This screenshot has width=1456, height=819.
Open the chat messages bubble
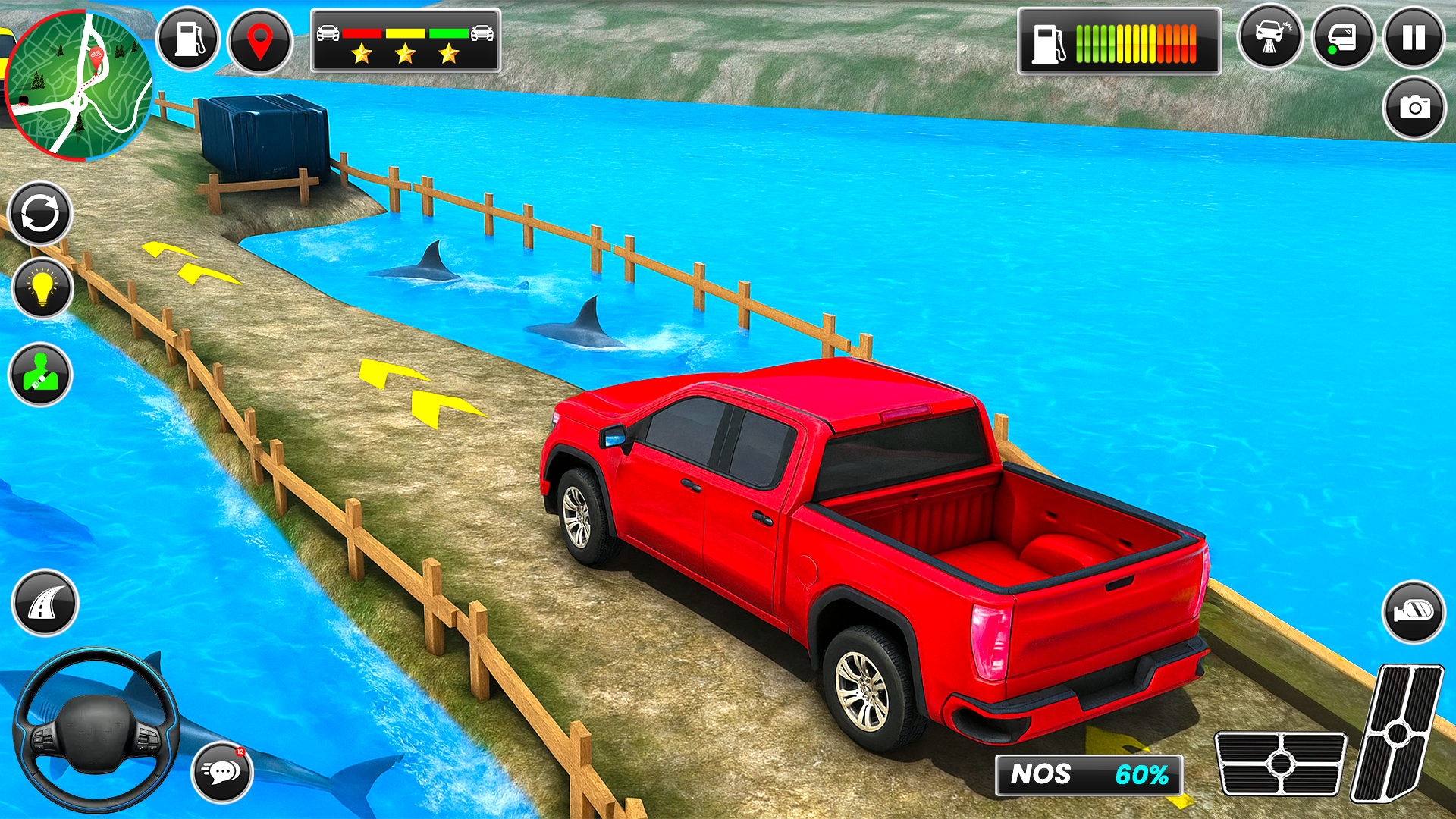pos(221,772)
